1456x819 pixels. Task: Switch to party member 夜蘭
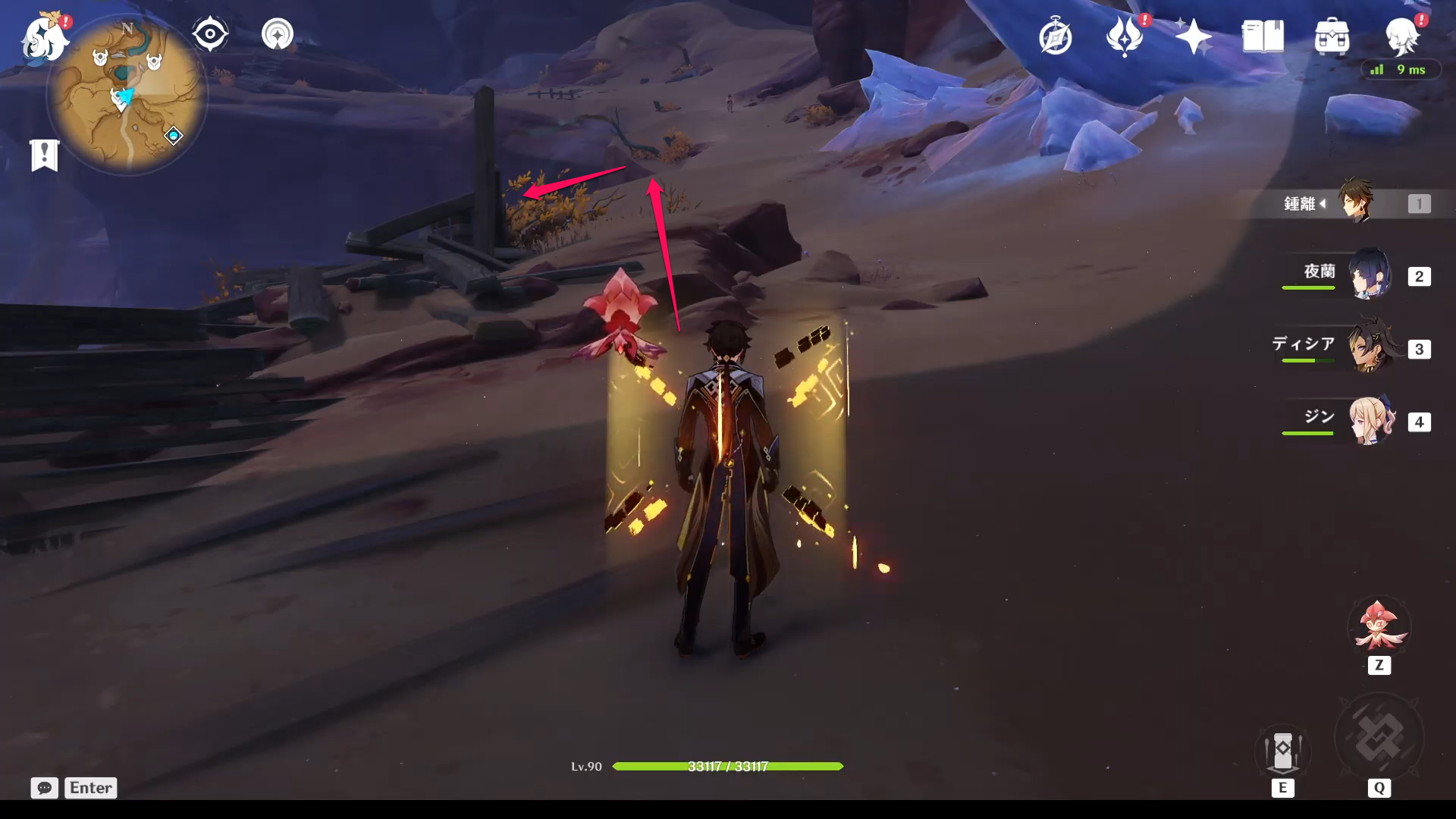click(x=1368, y=275)
